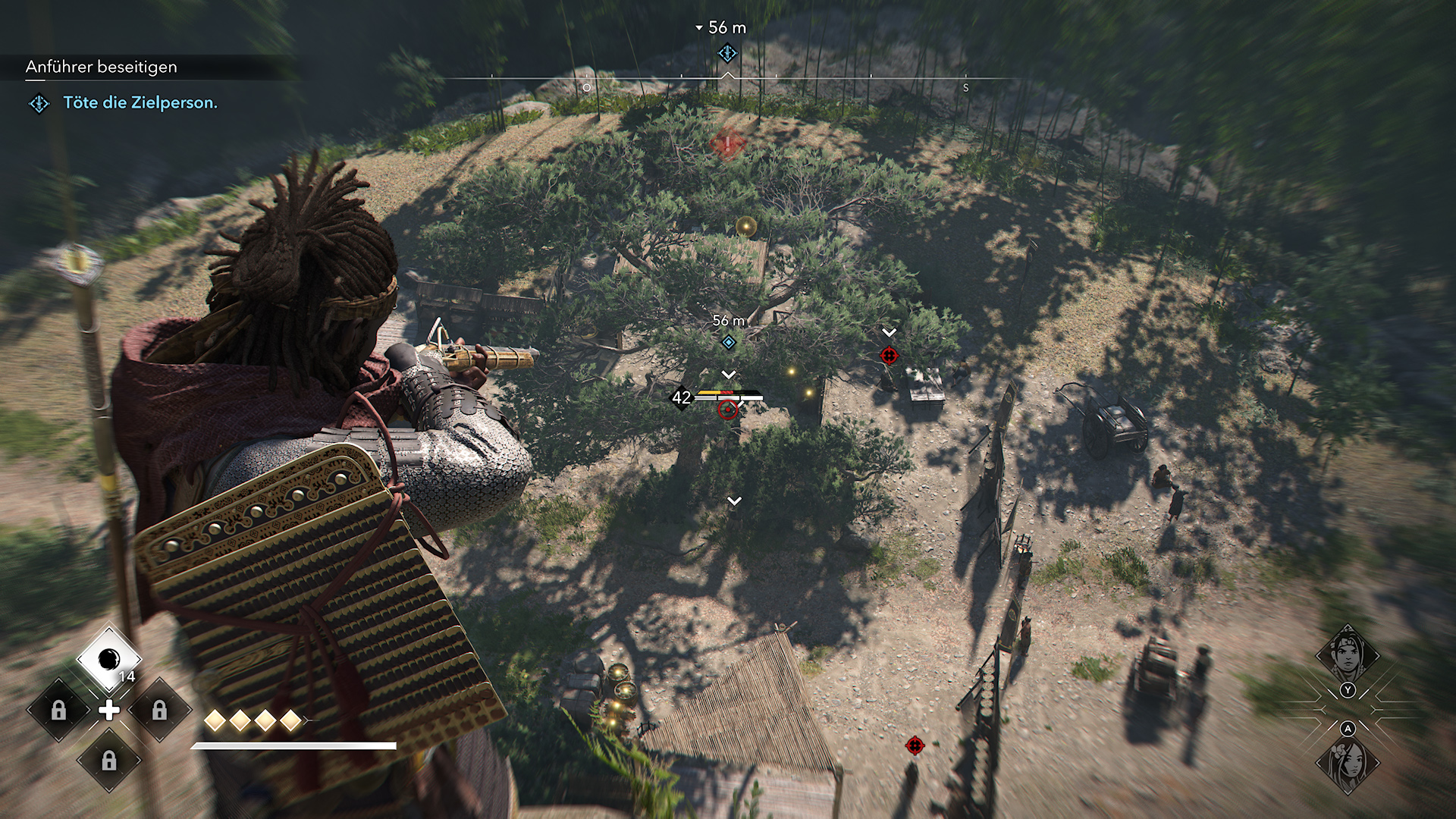Viewport: 1456px width, 819px height.
Task: Click the O marker on the compass bar
Action: click(587, 88)
